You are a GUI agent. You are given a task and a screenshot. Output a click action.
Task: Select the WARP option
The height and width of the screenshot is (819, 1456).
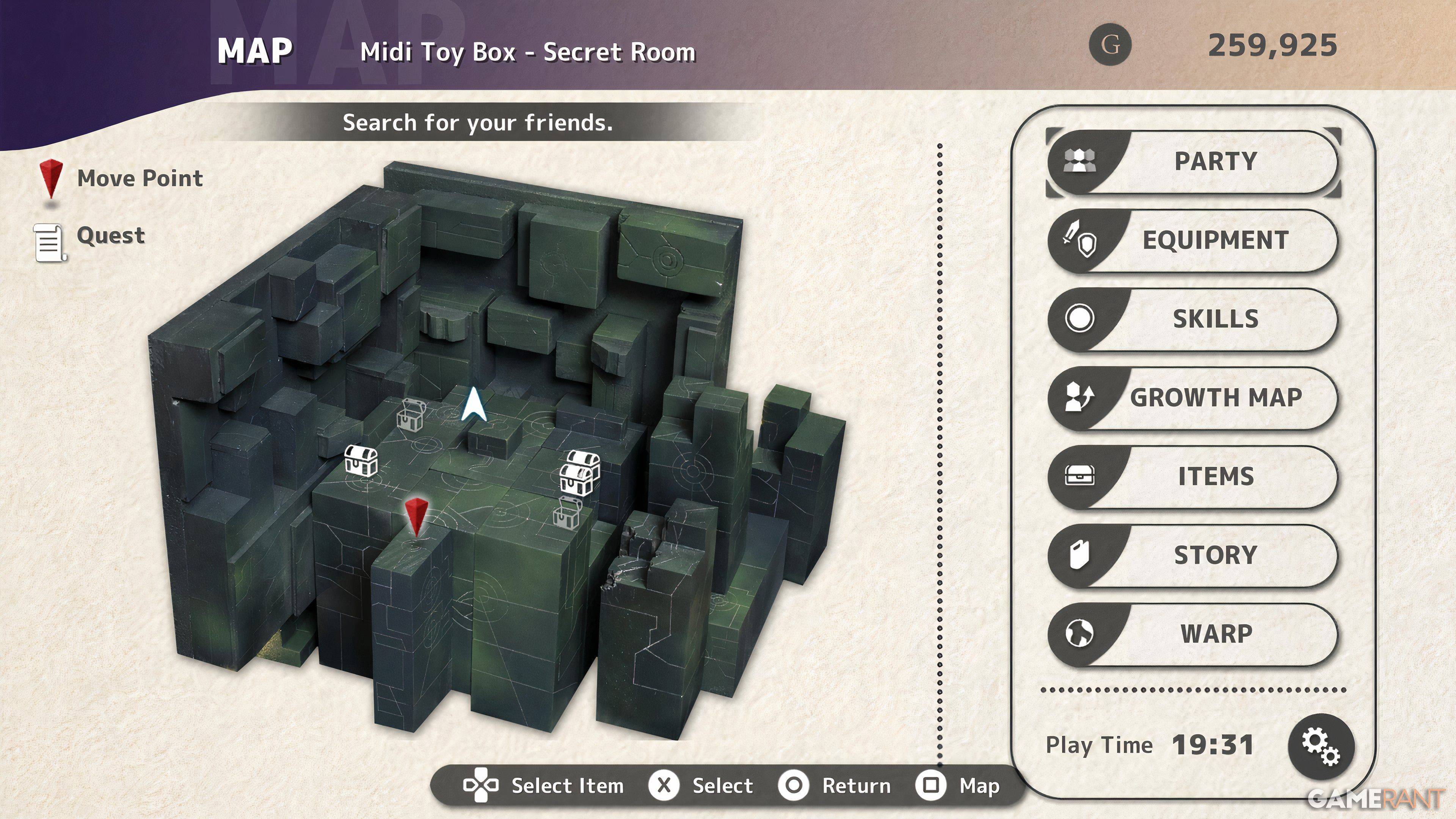tap(1192, 634)
